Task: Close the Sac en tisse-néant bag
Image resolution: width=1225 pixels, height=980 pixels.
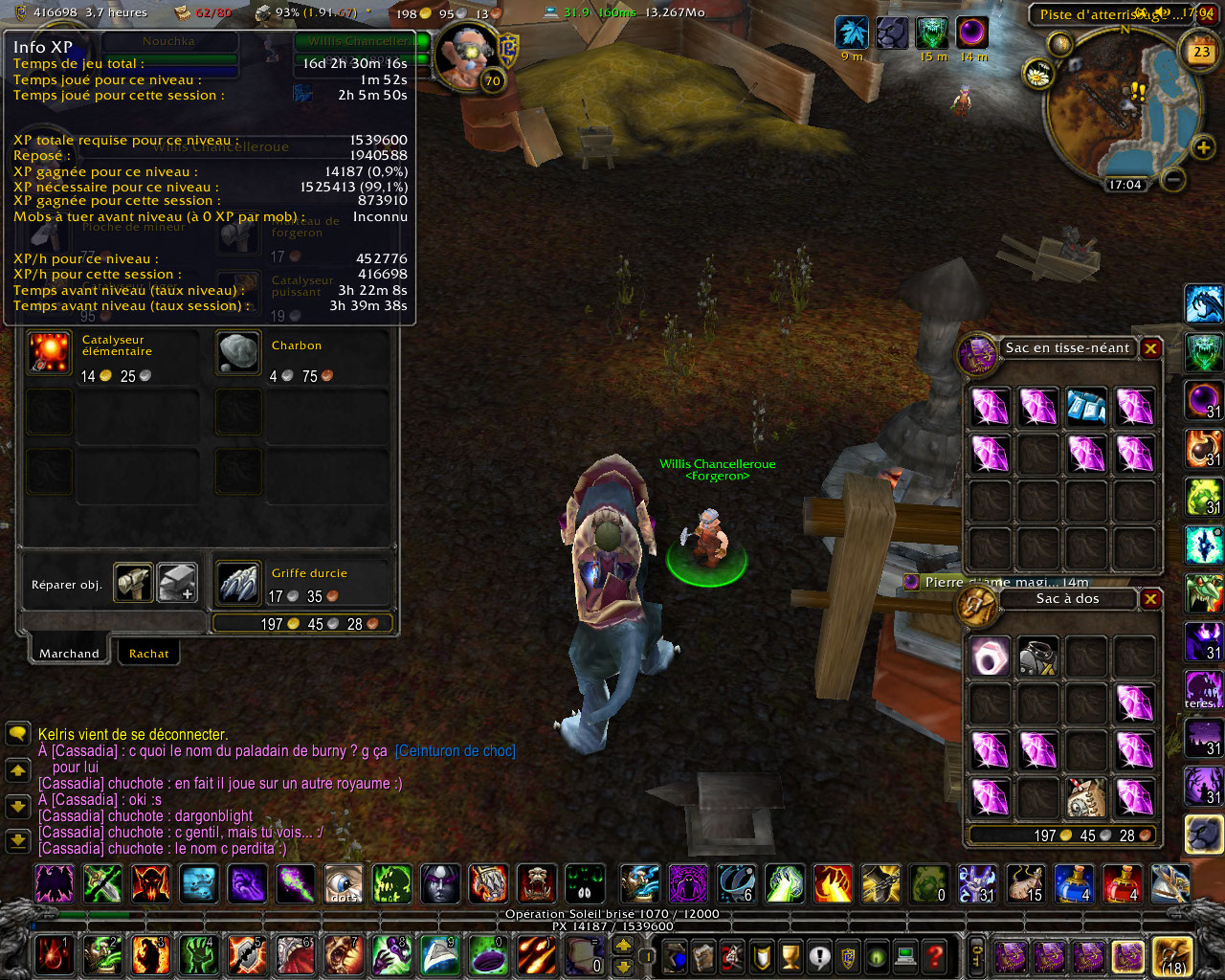Action: click(x=1150, y=348)
